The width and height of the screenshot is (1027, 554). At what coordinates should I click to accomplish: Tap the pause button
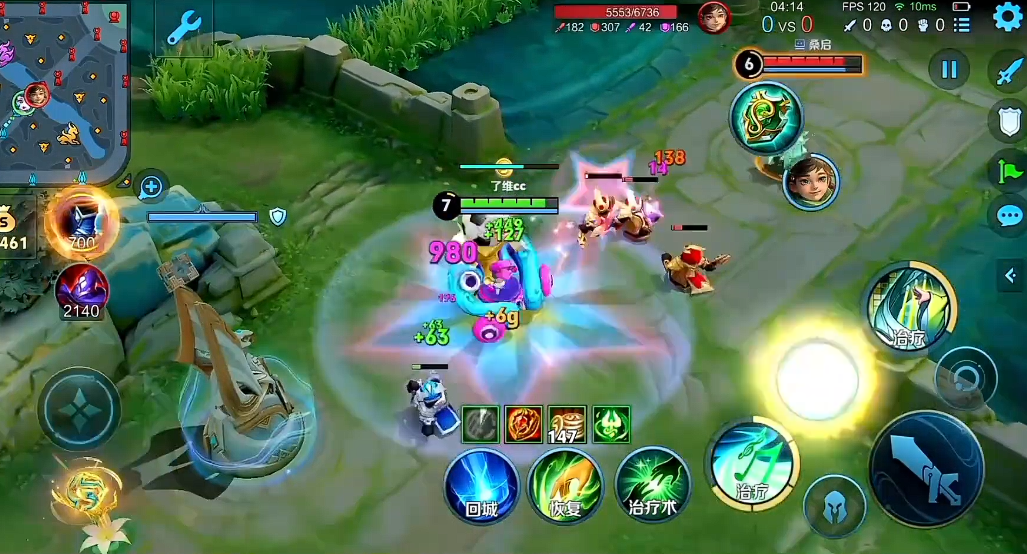(949, 69)
